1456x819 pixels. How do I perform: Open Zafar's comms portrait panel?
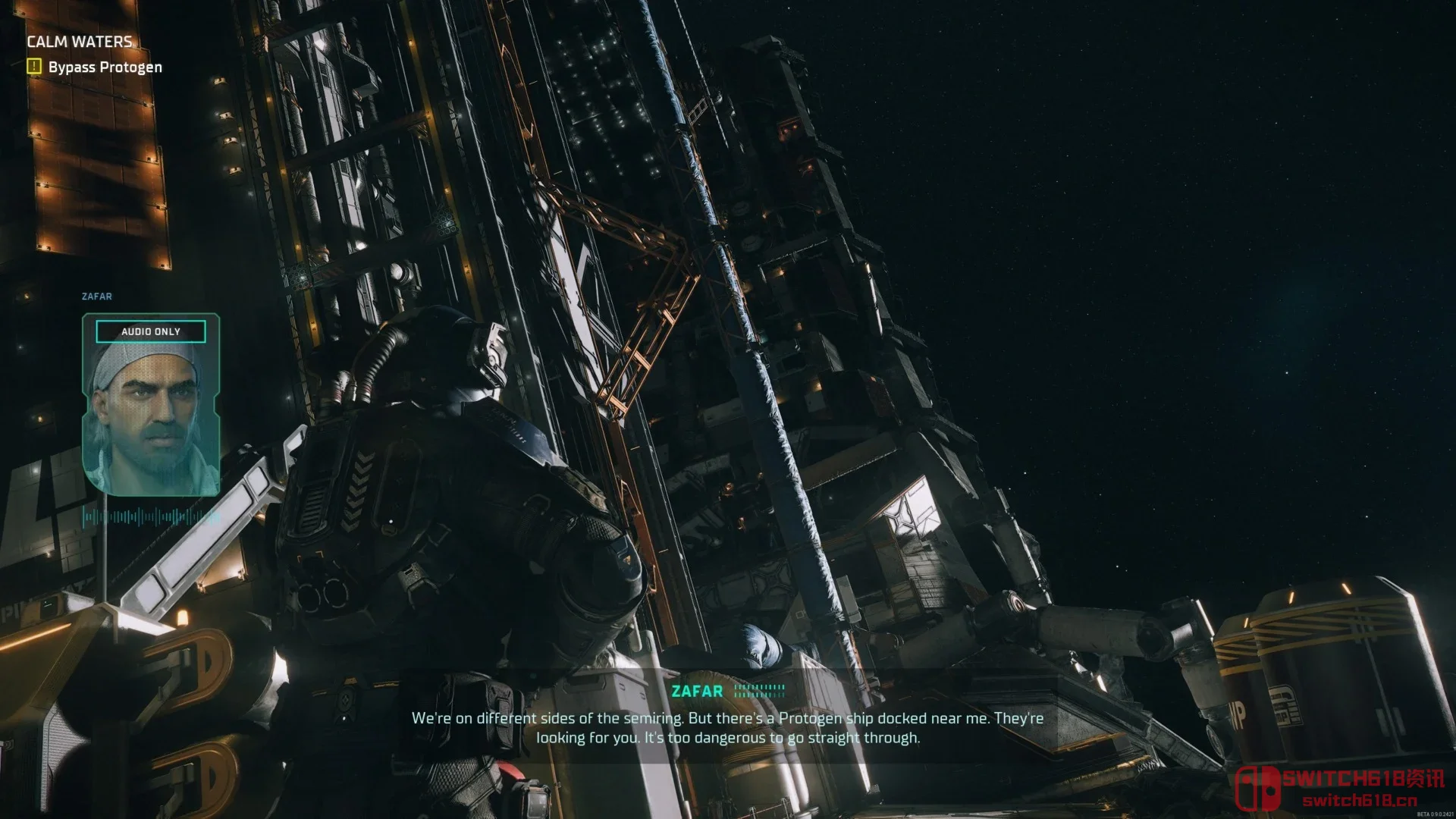pos(151,406)
